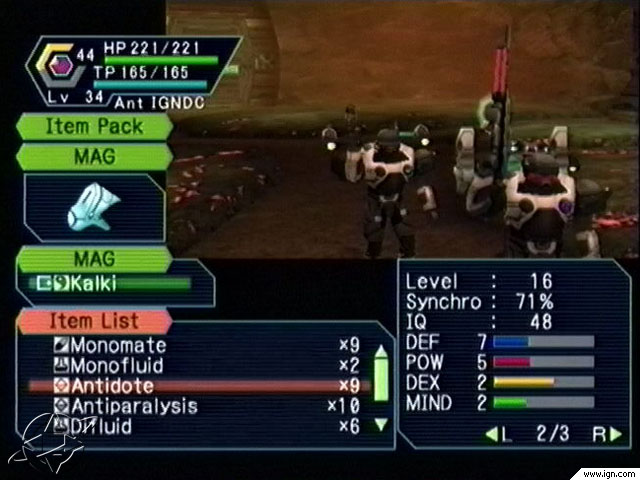Click the item list scroll-down arrow
The image size is (640, 480).
(x=380, y=424)
